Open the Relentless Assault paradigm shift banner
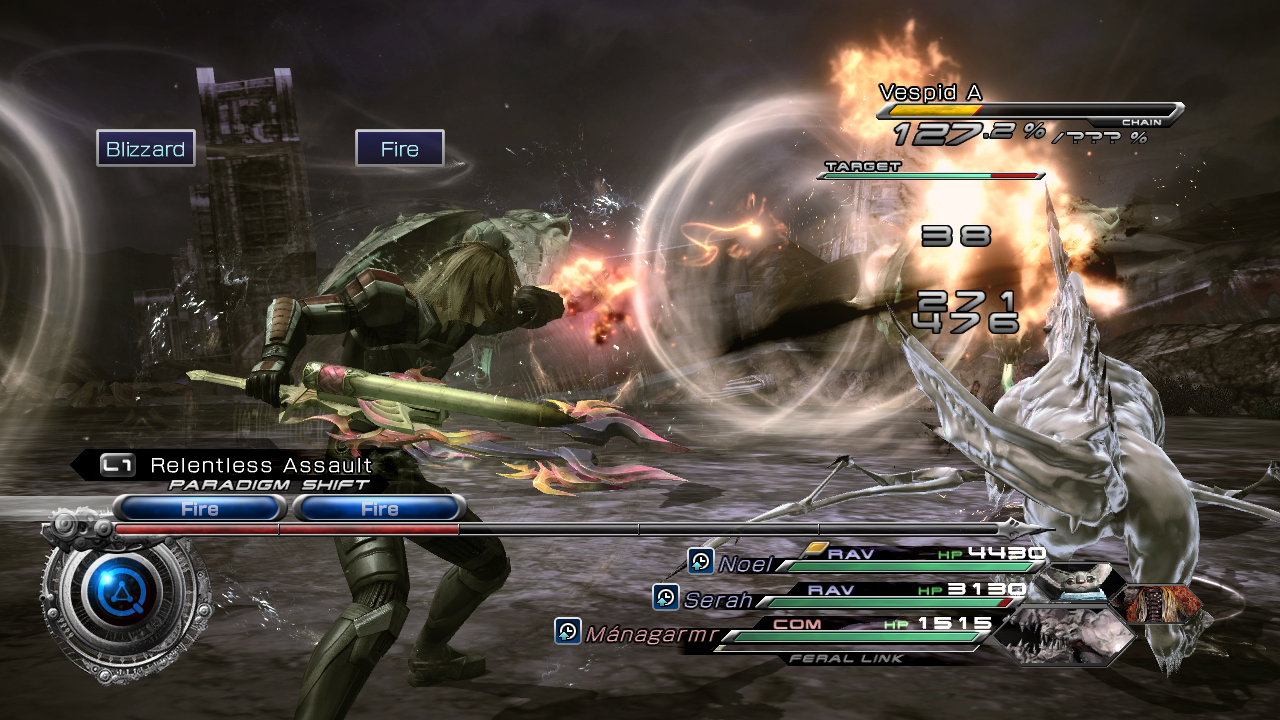Screen dimensions: 1280x720 (240, 466)
